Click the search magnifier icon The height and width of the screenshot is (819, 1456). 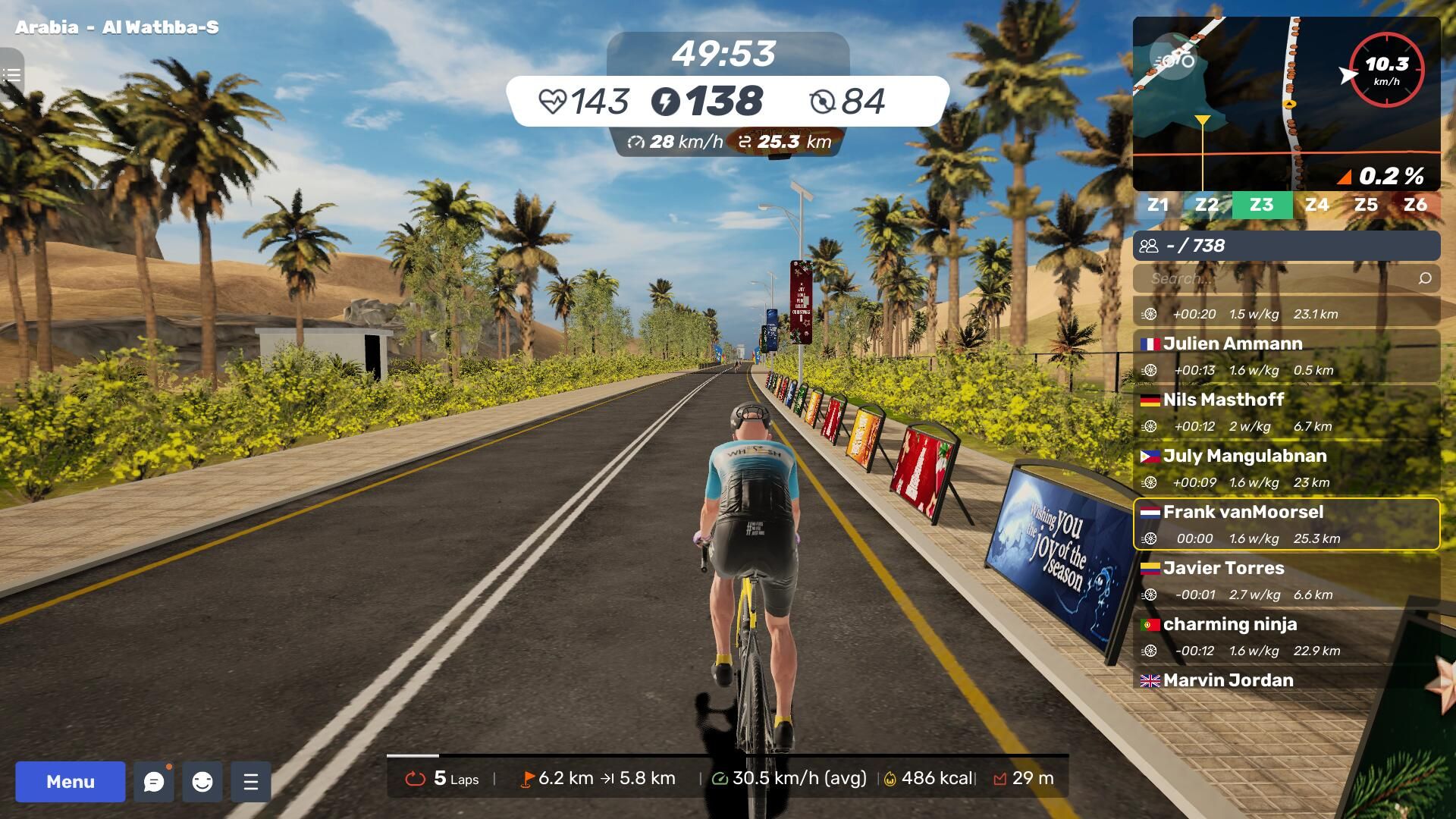[x=1425, y=278]
